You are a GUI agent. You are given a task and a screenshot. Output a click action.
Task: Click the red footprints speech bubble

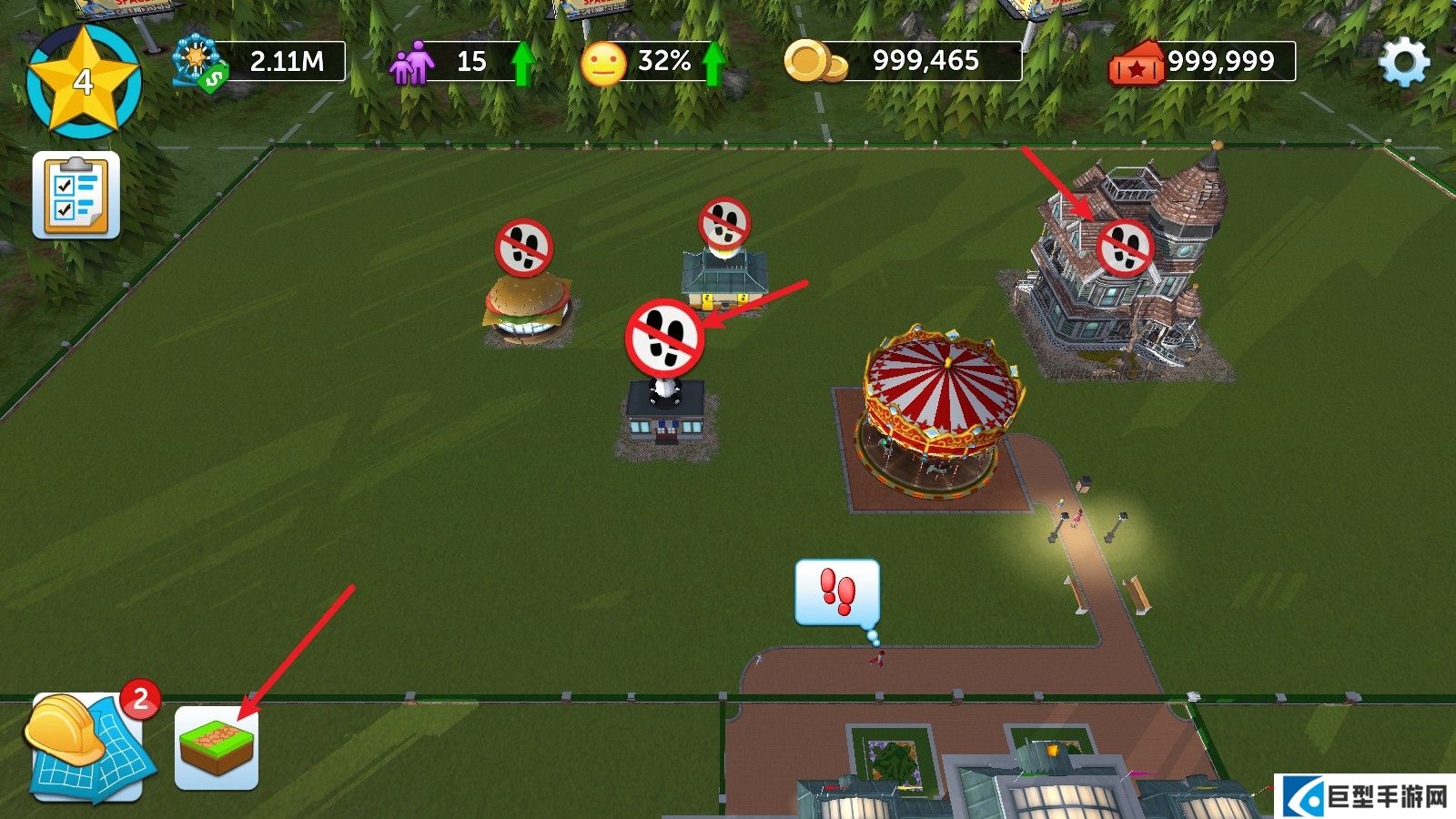click(837, 592)
